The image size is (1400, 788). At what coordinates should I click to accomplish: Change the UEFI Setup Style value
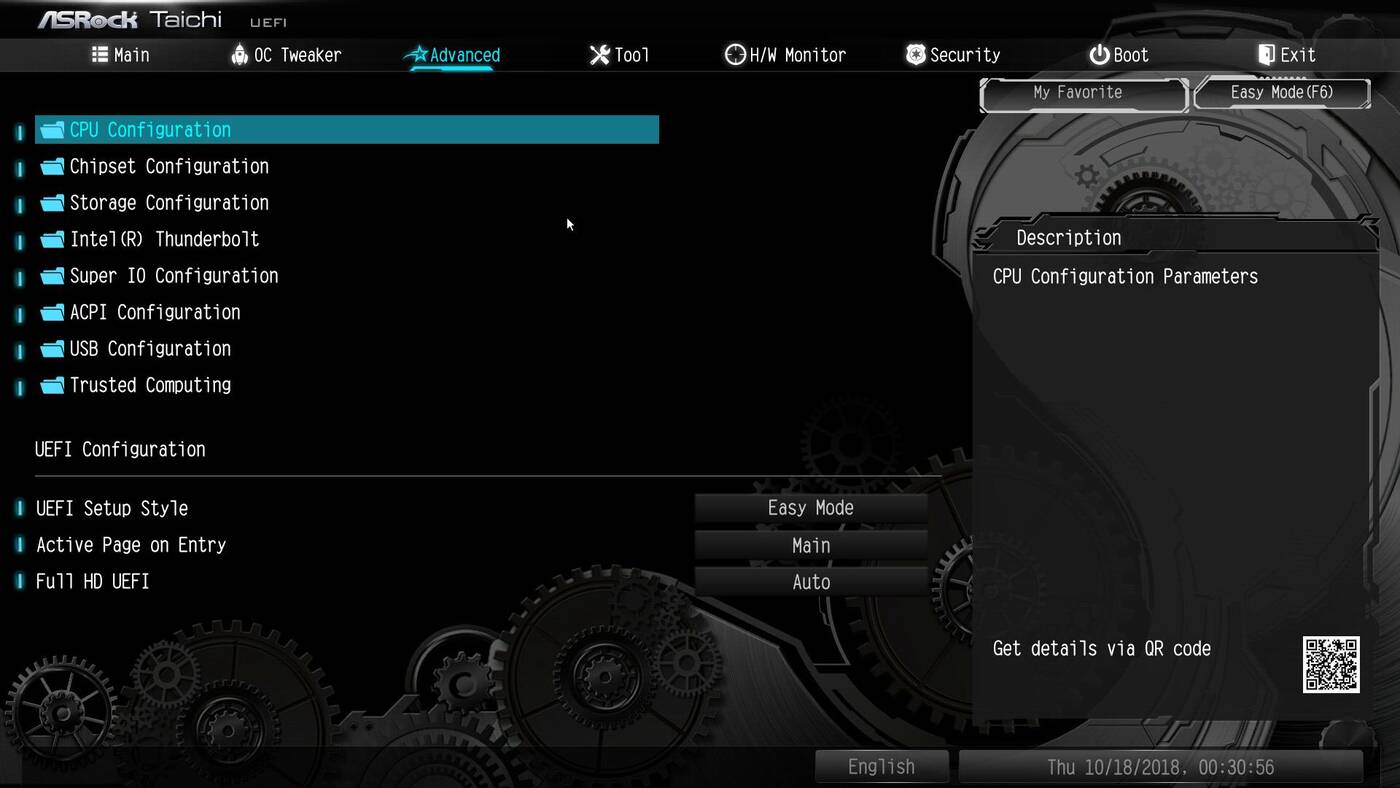810,508
